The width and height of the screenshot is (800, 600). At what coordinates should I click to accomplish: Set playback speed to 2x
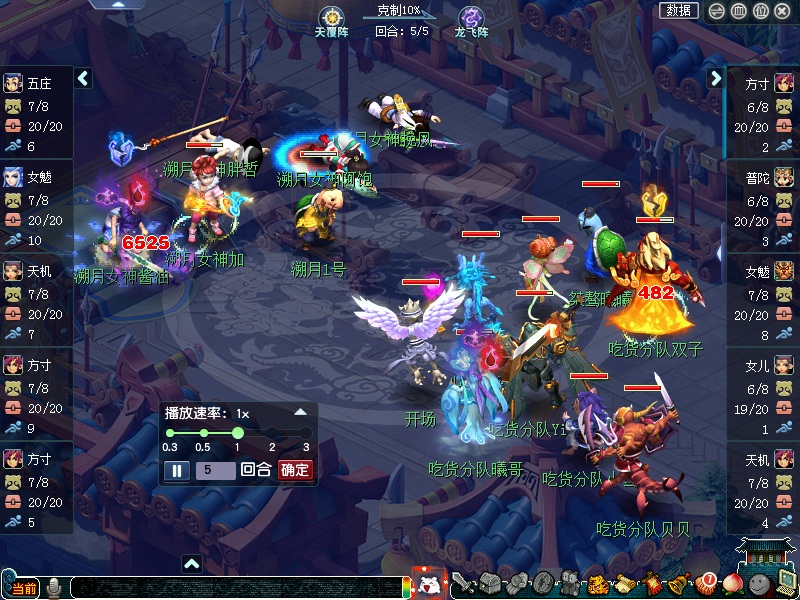point(272,433)
